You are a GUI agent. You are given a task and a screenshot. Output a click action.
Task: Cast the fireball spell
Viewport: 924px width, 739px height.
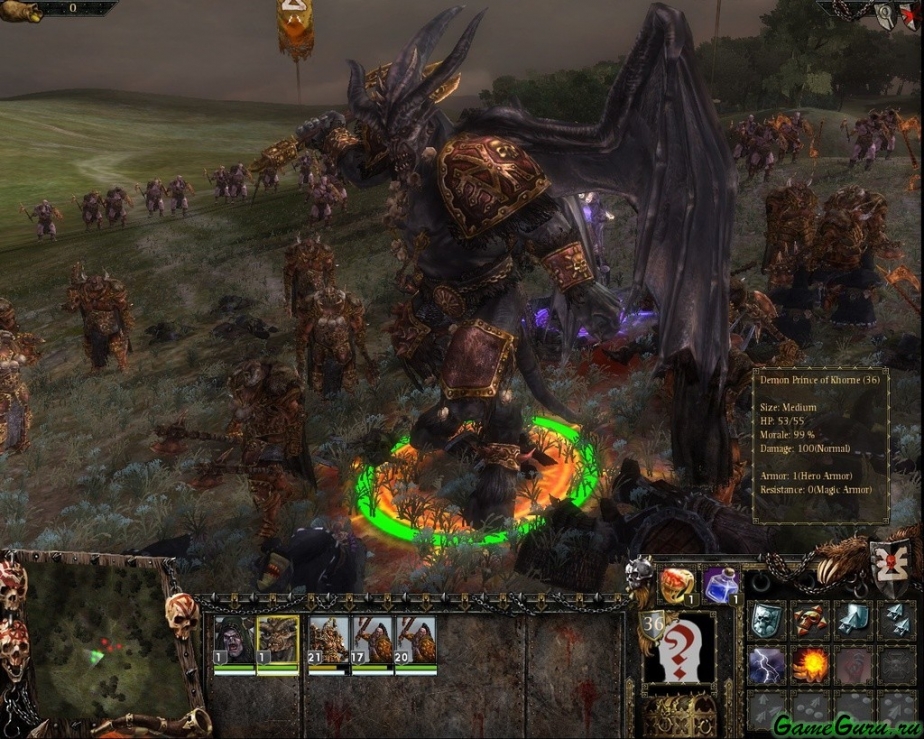coord(809,665)
